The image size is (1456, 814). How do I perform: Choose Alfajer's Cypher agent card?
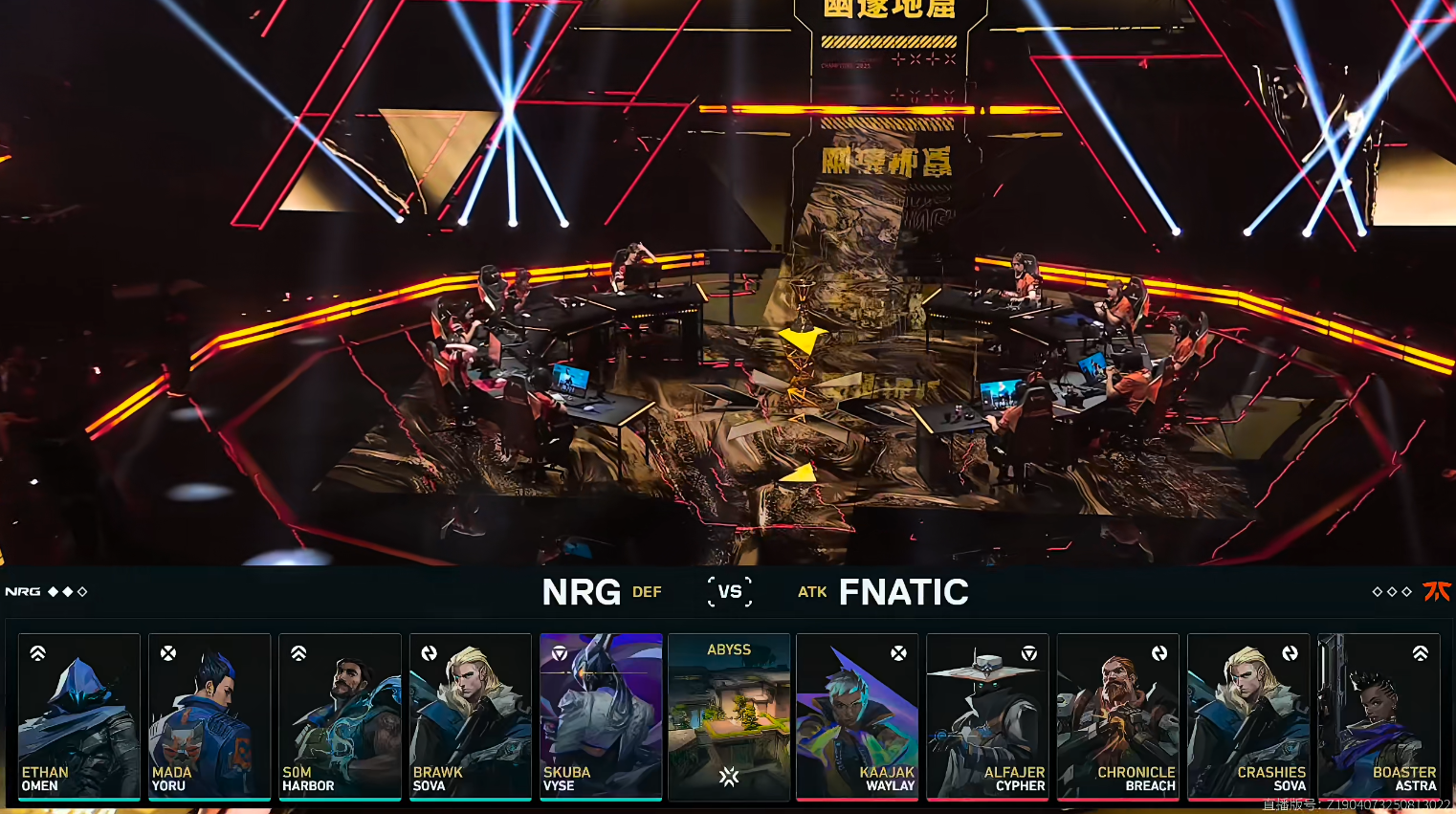[x=987, y=715]
